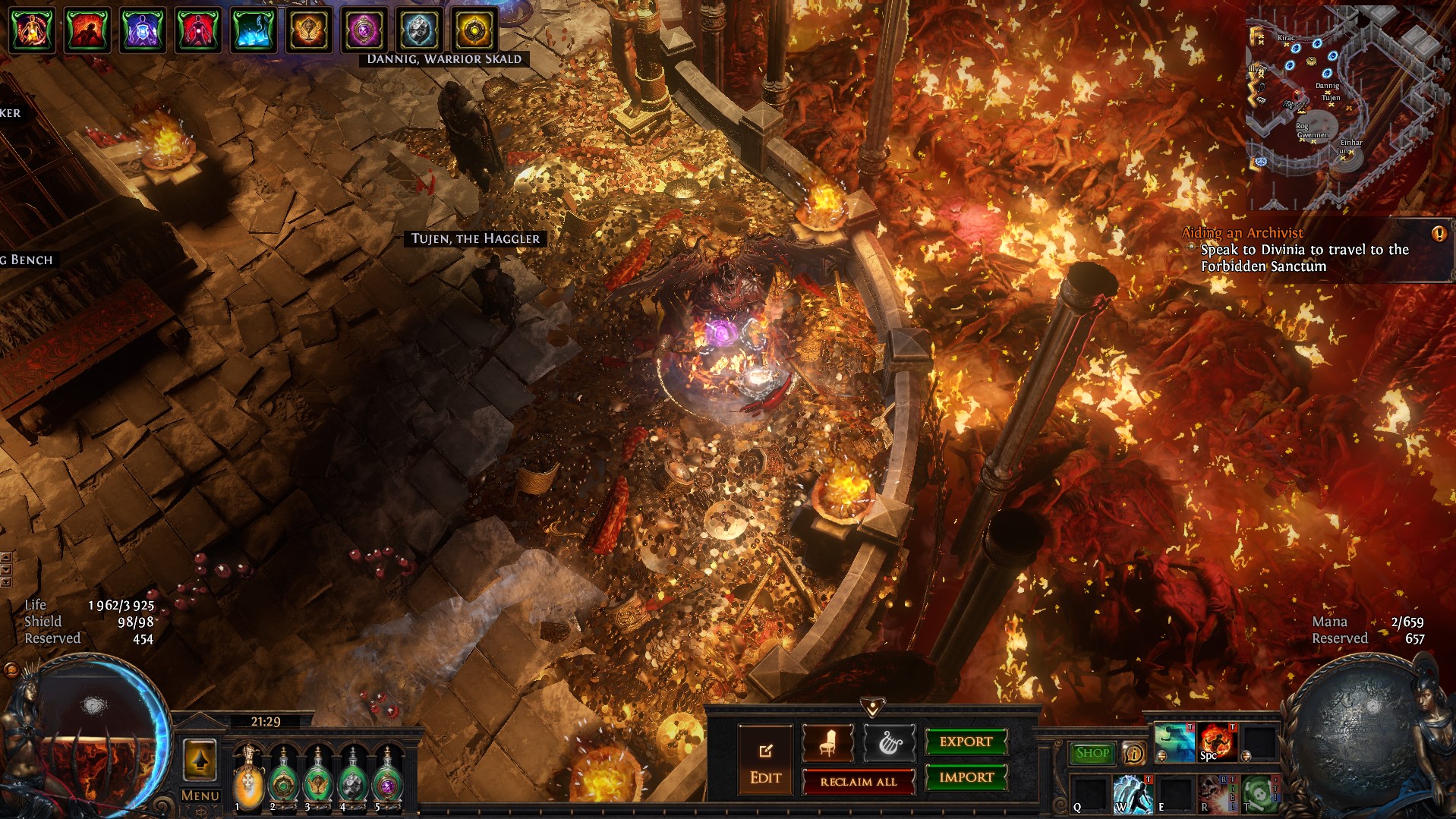Click the blue flame buff icon

[x=253, y=30]
